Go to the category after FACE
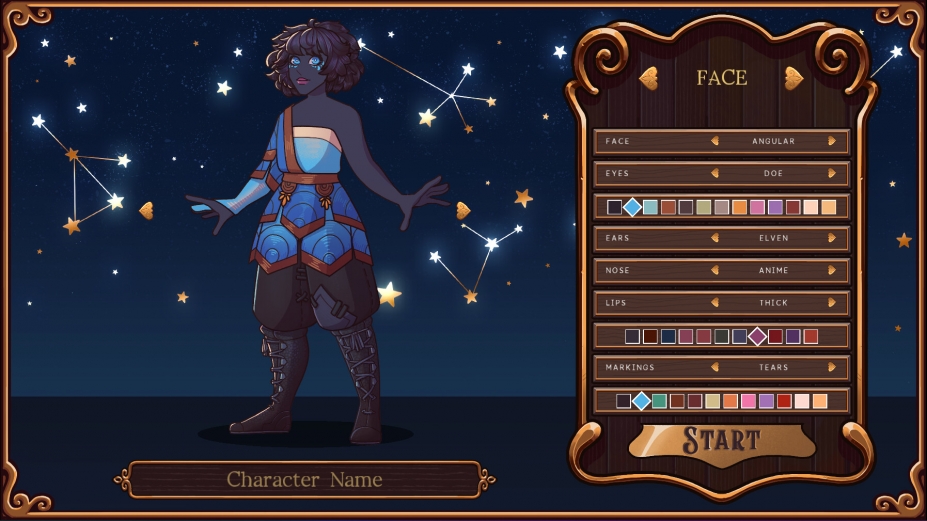Image resolution: width=927 pixels, height=521 pixels. click(x=794, y=78)
